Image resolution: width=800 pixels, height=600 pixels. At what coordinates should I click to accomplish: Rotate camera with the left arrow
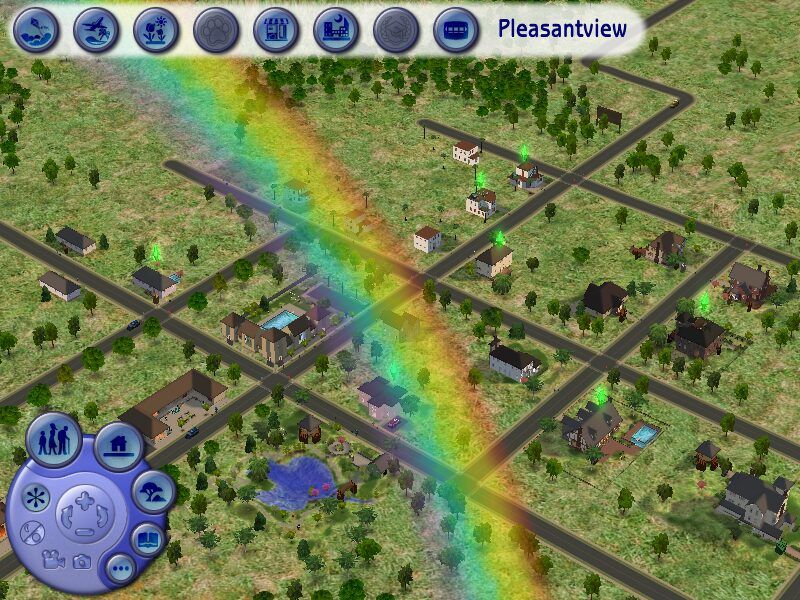65,517
